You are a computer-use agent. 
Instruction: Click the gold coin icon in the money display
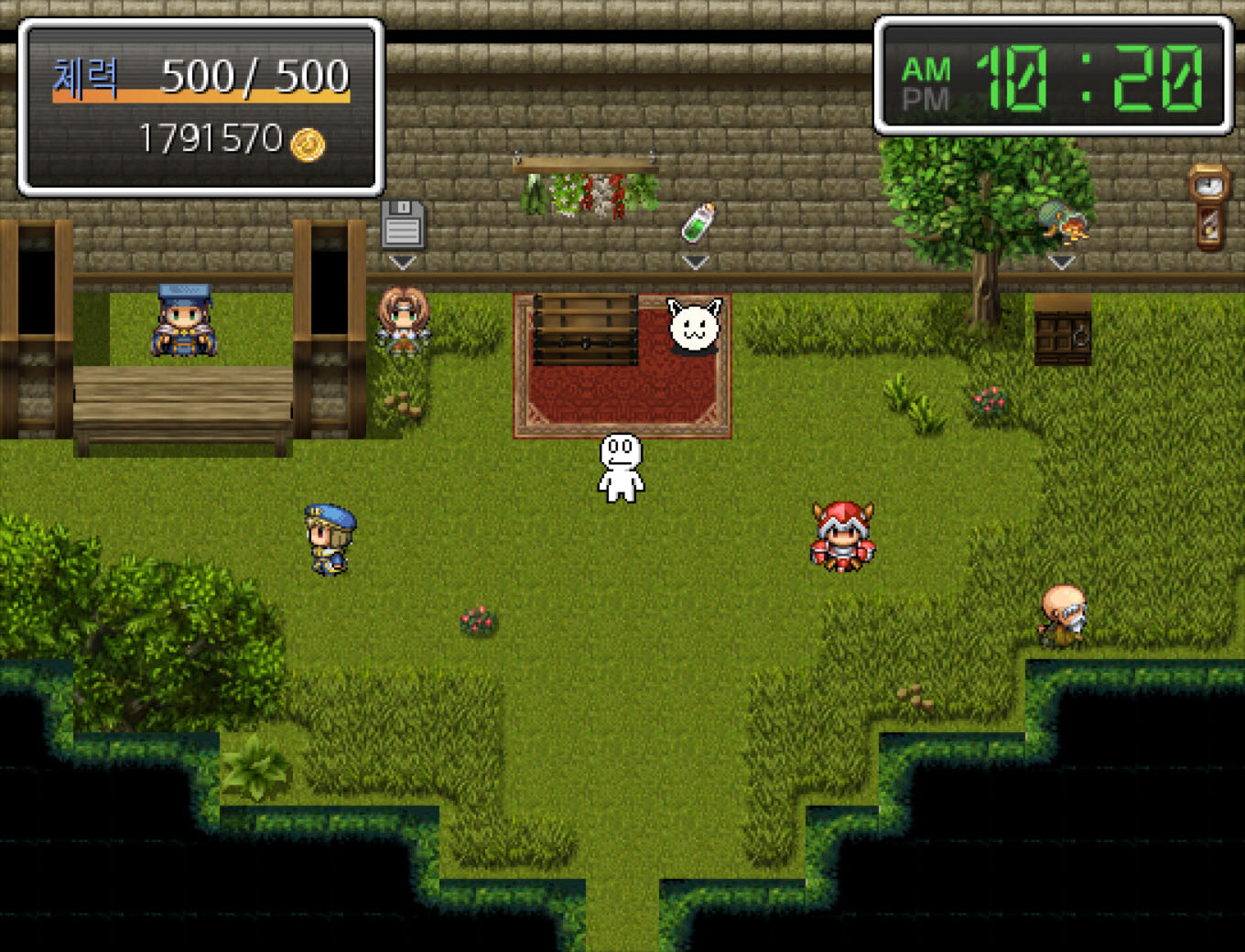[x=306, y=140]
